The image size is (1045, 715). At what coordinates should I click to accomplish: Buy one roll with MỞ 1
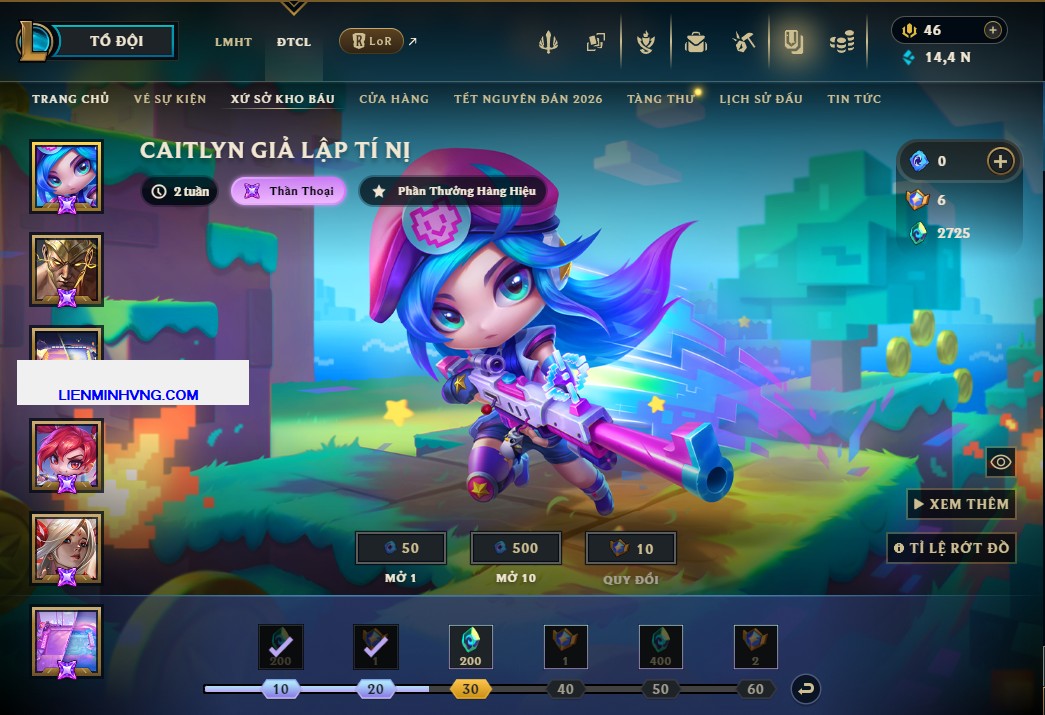tap(401, 548)
